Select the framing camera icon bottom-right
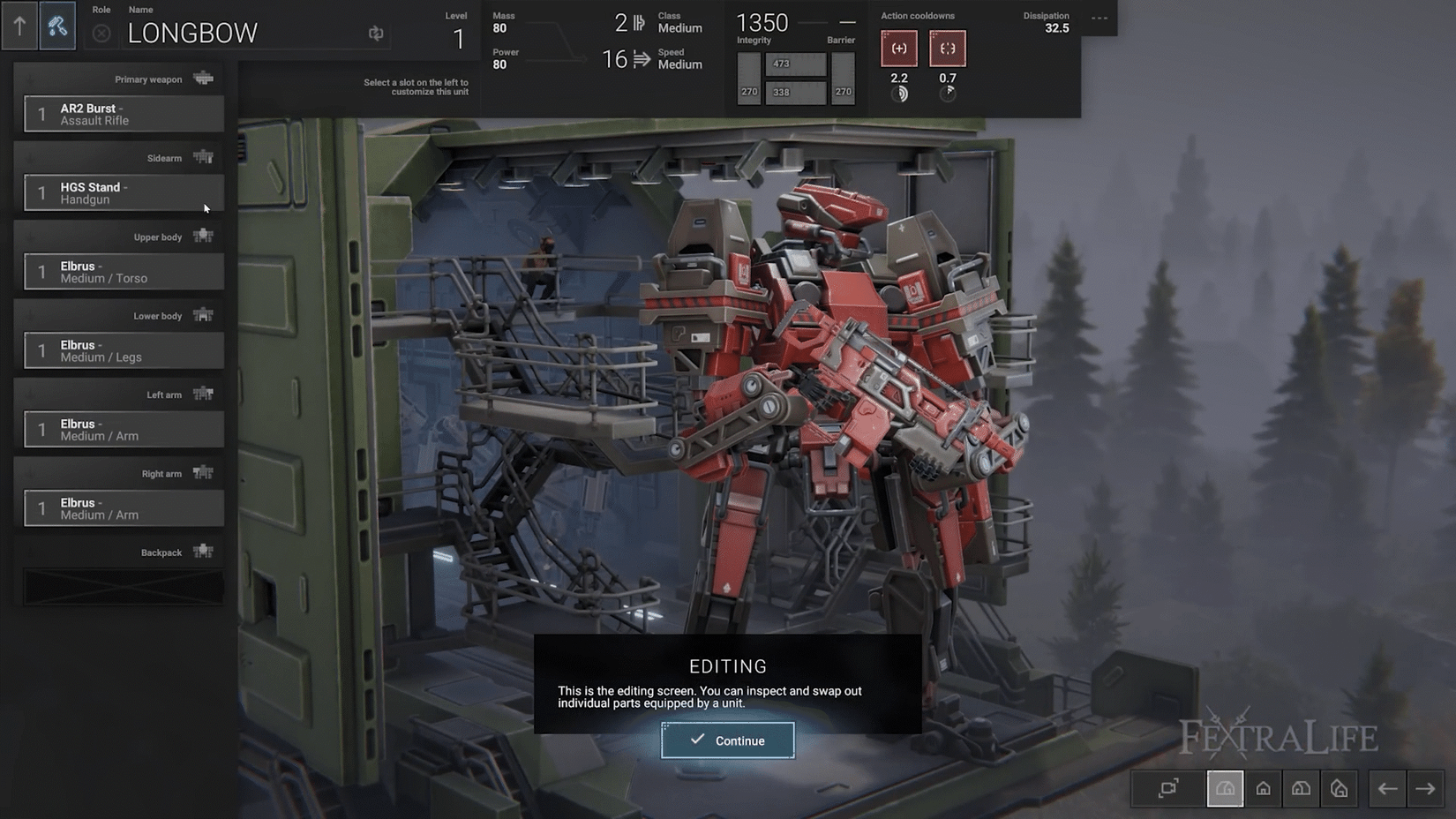This screenshot has width=1456, height=819. (x=1167, y=788)
